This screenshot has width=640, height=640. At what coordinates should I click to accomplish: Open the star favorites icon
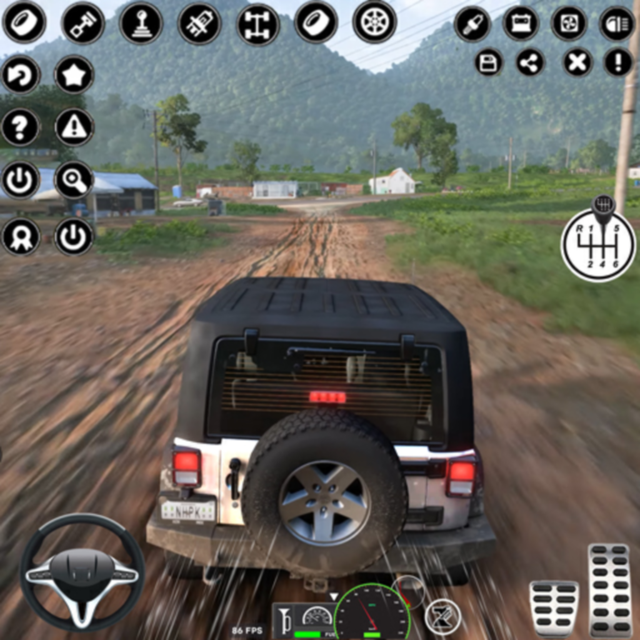coord(73,74)
